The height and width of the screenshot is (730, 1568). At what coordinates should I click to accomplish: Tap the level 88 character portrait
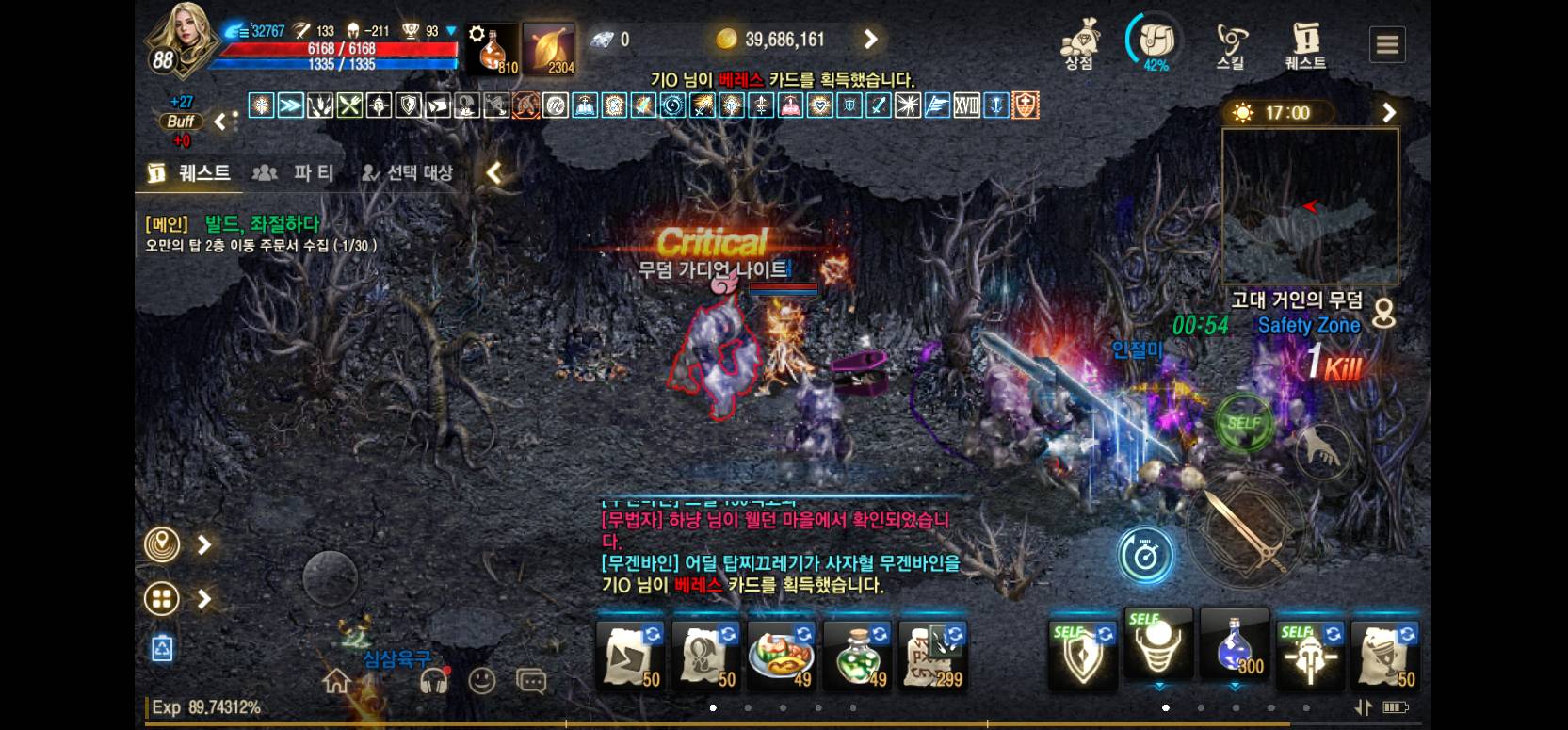click(182, 40)
